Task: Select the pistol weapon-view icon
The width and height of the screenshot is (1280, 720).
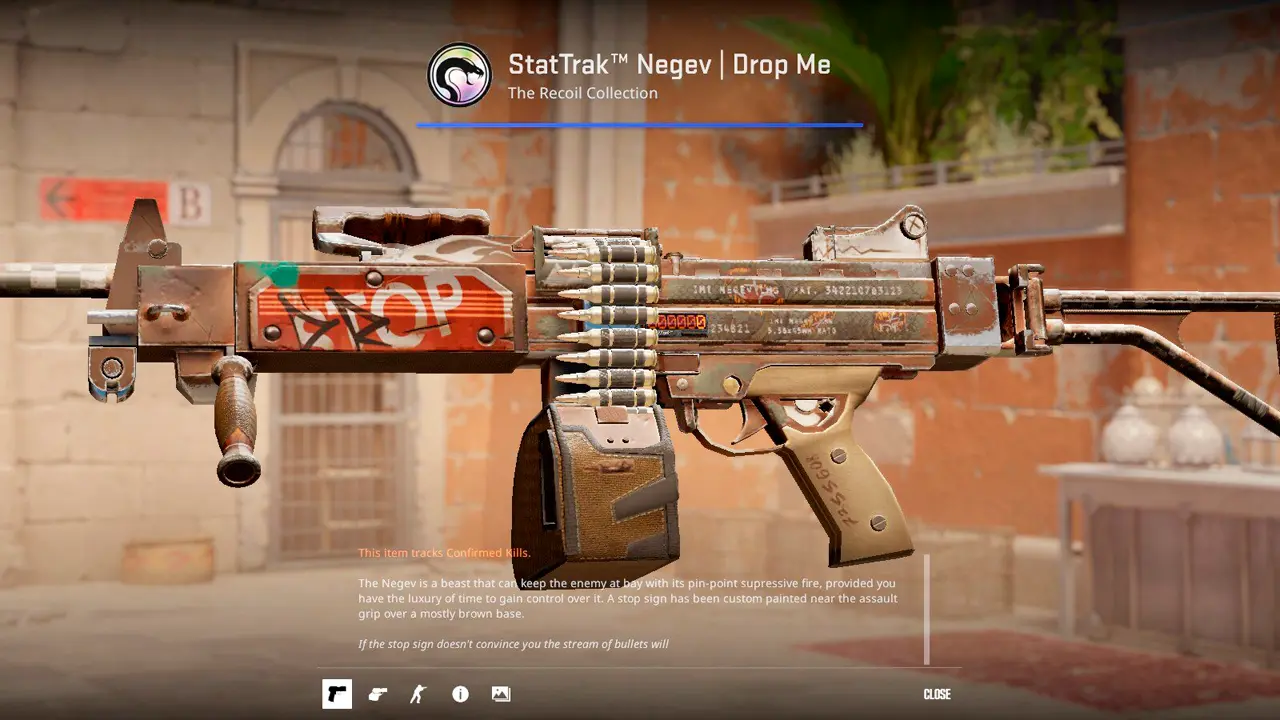Action: [337, 694]
